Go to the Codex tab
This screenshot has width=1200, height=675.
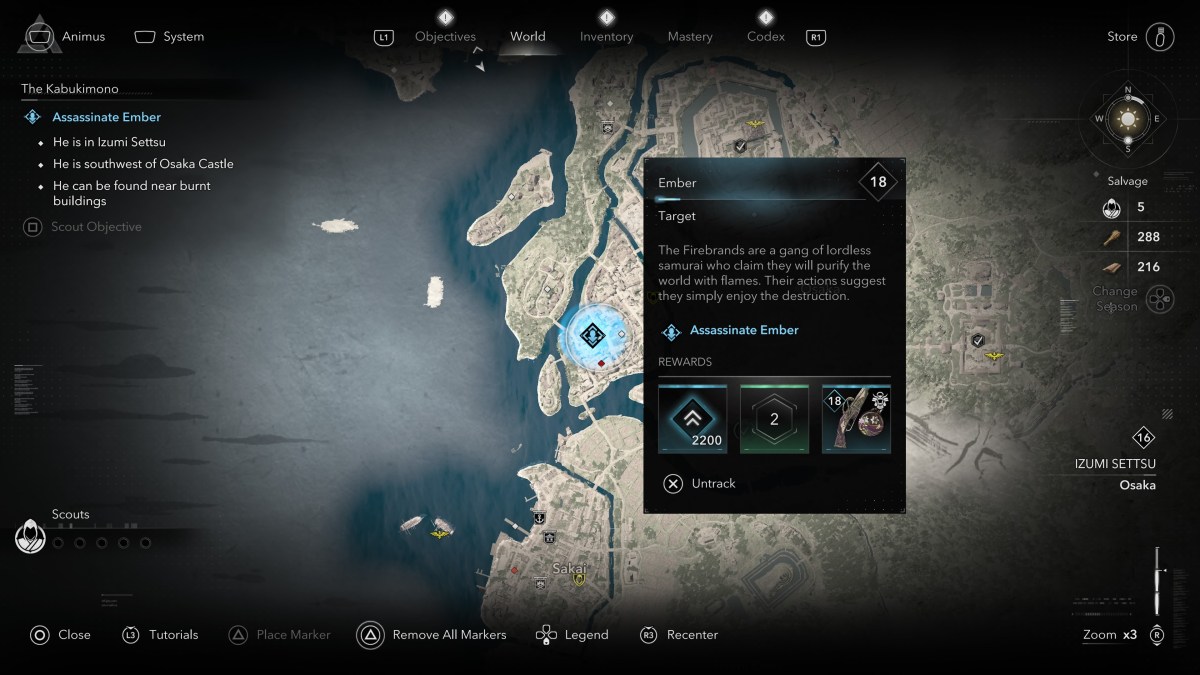pyautogui.click(x=766, y=37)
